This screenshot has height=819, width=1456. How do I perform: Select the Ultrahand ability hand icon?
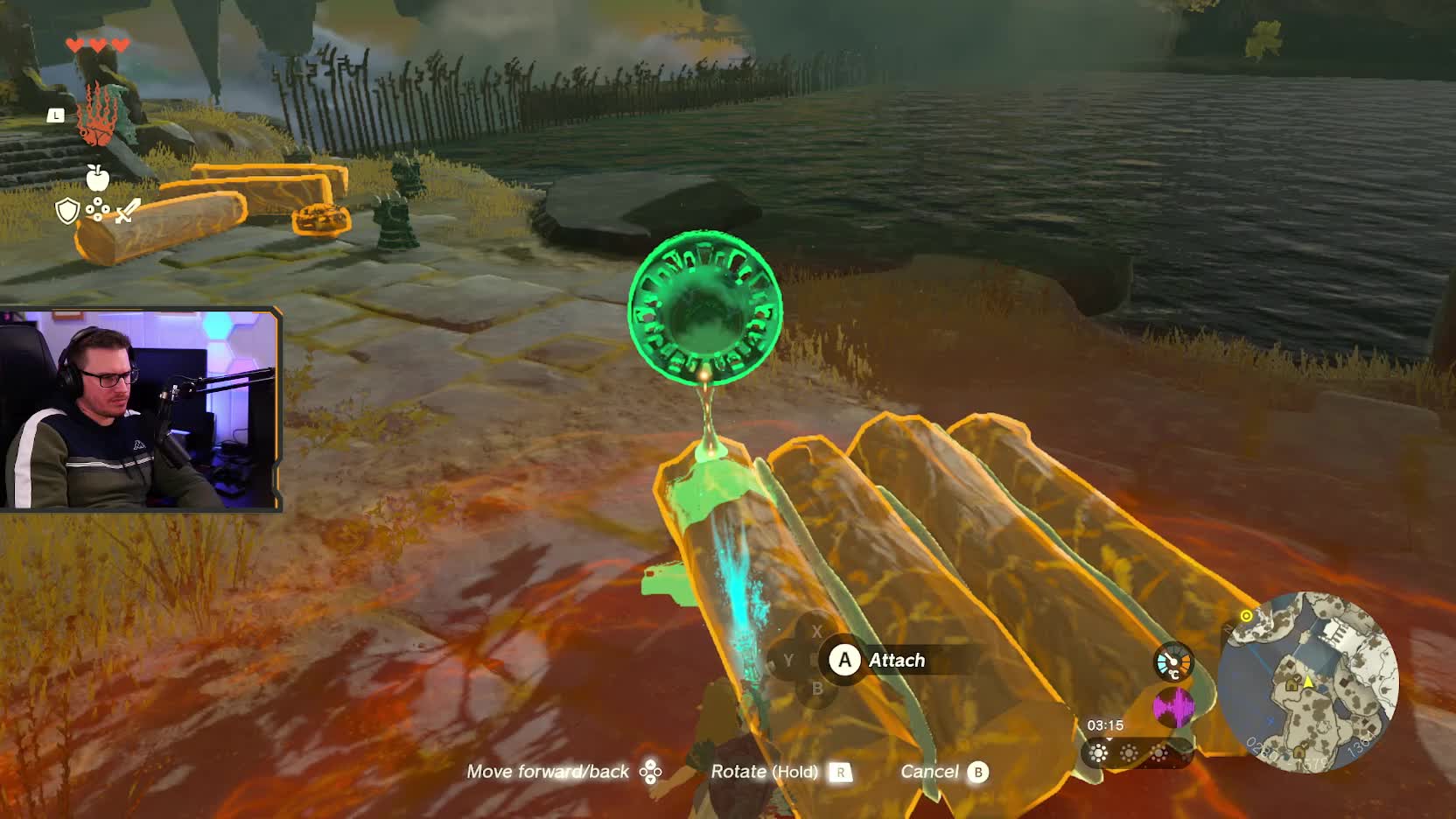click(96, 115)
